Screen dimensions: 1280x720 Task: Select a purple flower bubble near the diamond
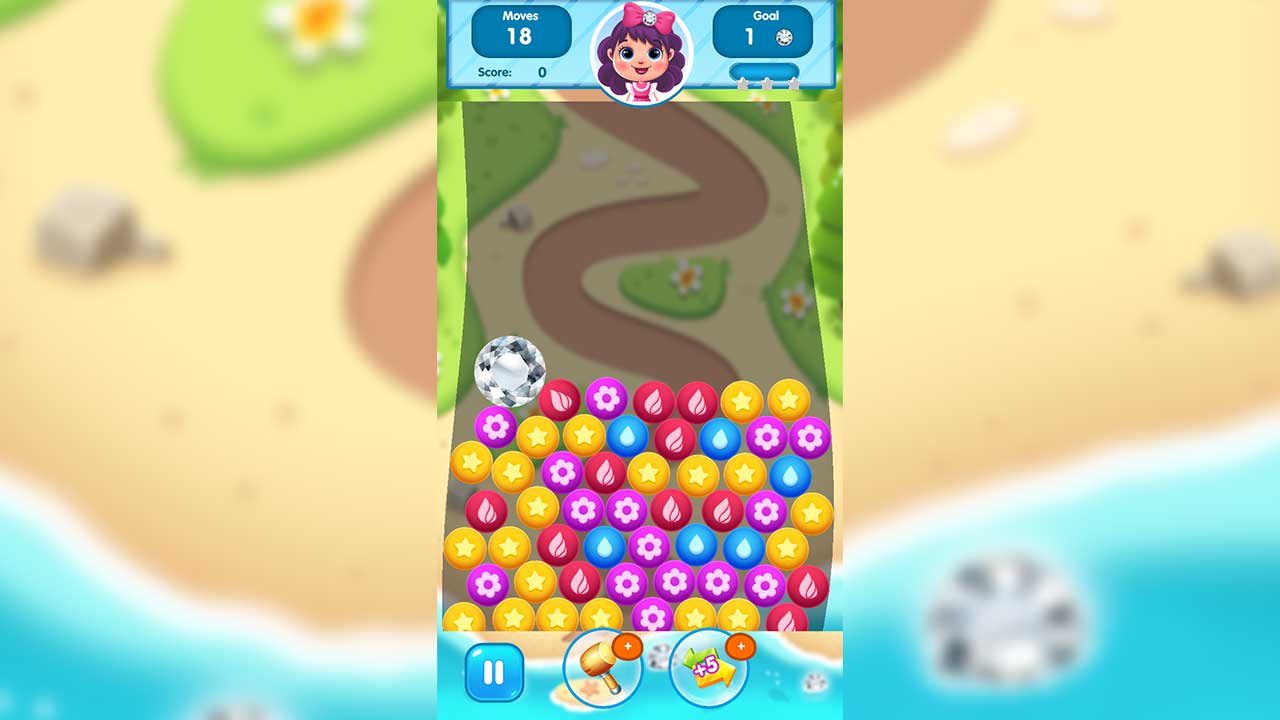495,427
